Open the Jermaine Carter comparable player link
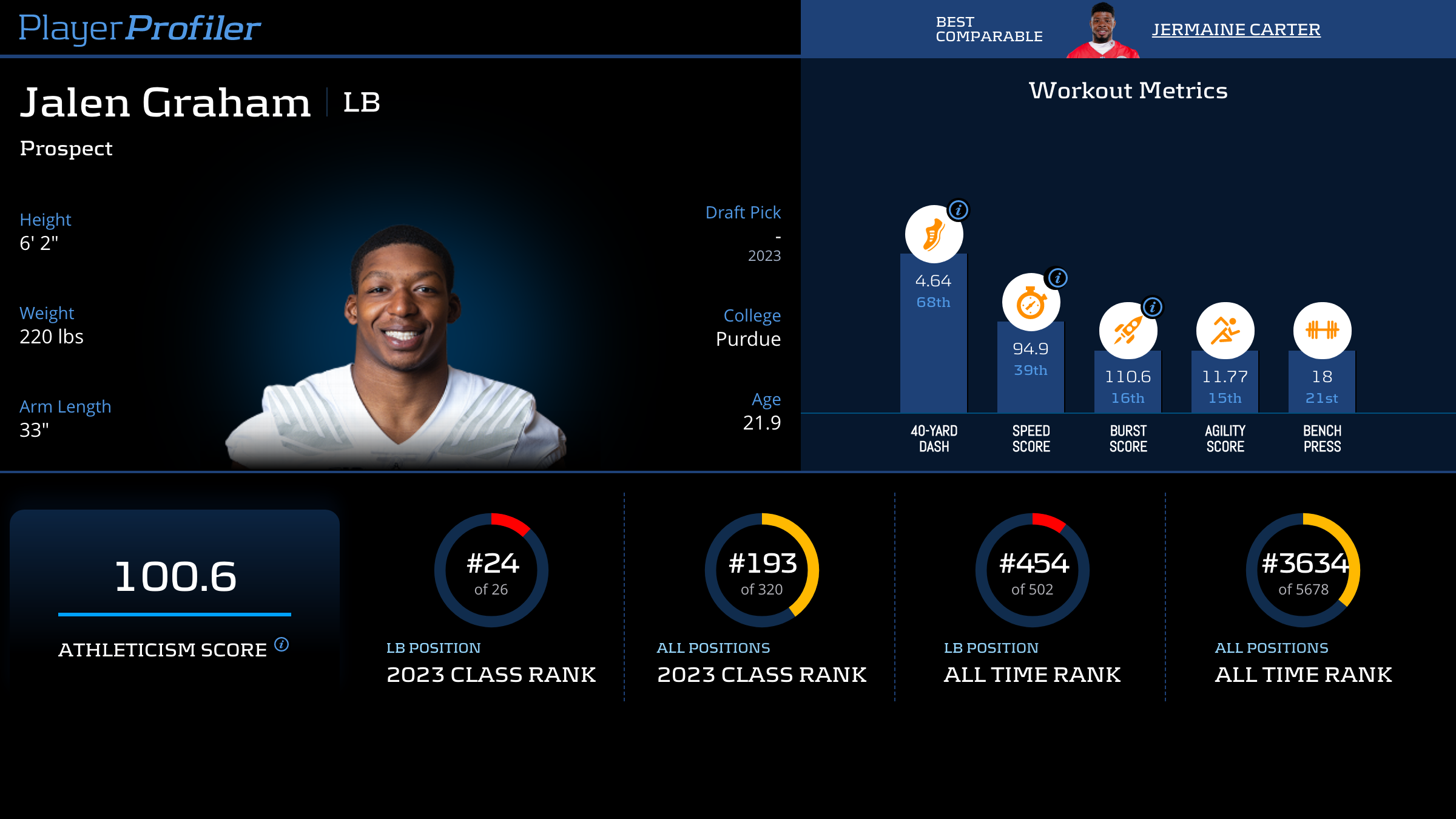The height and width of the screenshot is (819, 1456). pyautogui.click(x=1236, y=29)
